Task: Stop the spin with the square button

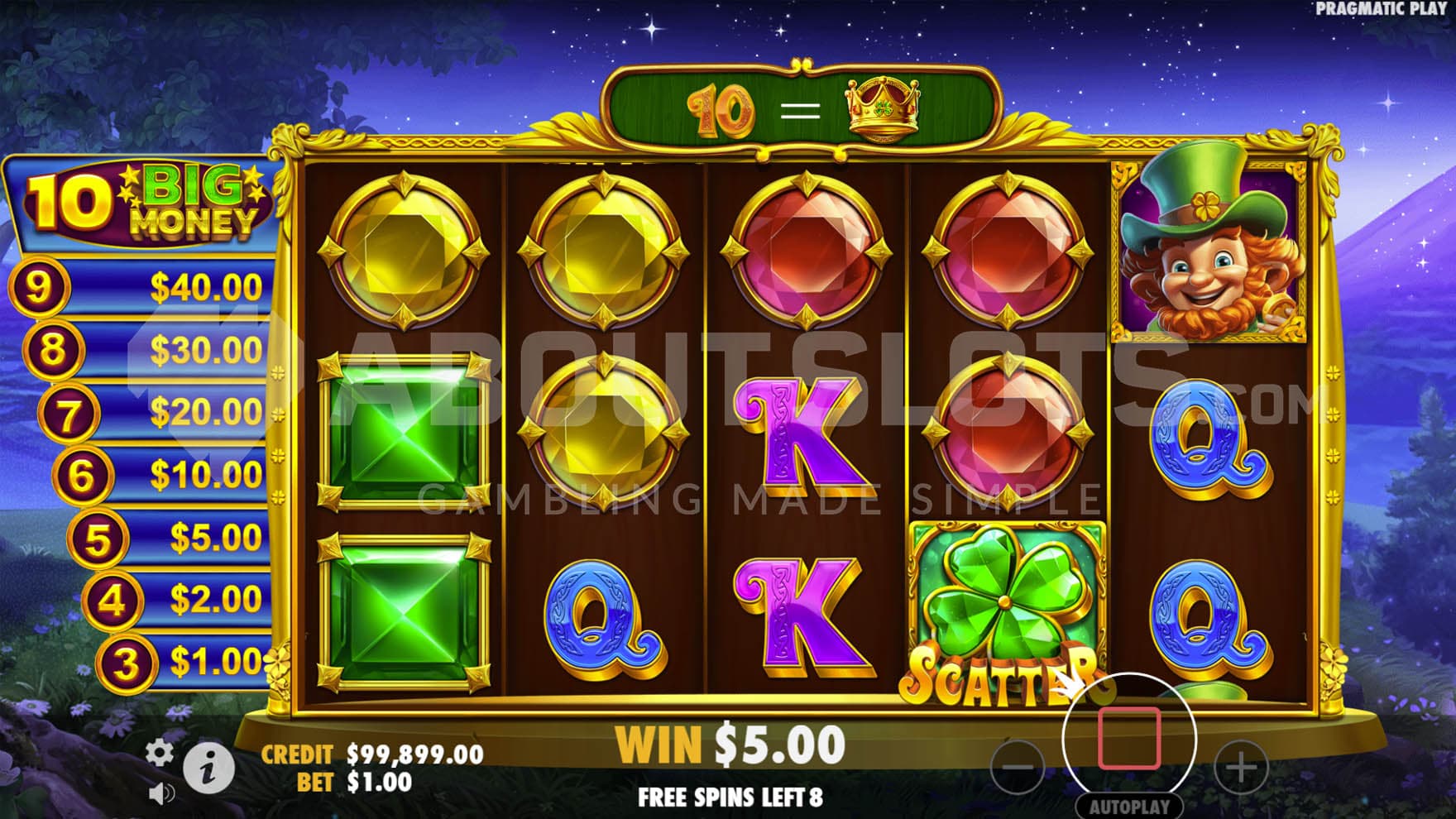Action: [x=1129, y=738]
